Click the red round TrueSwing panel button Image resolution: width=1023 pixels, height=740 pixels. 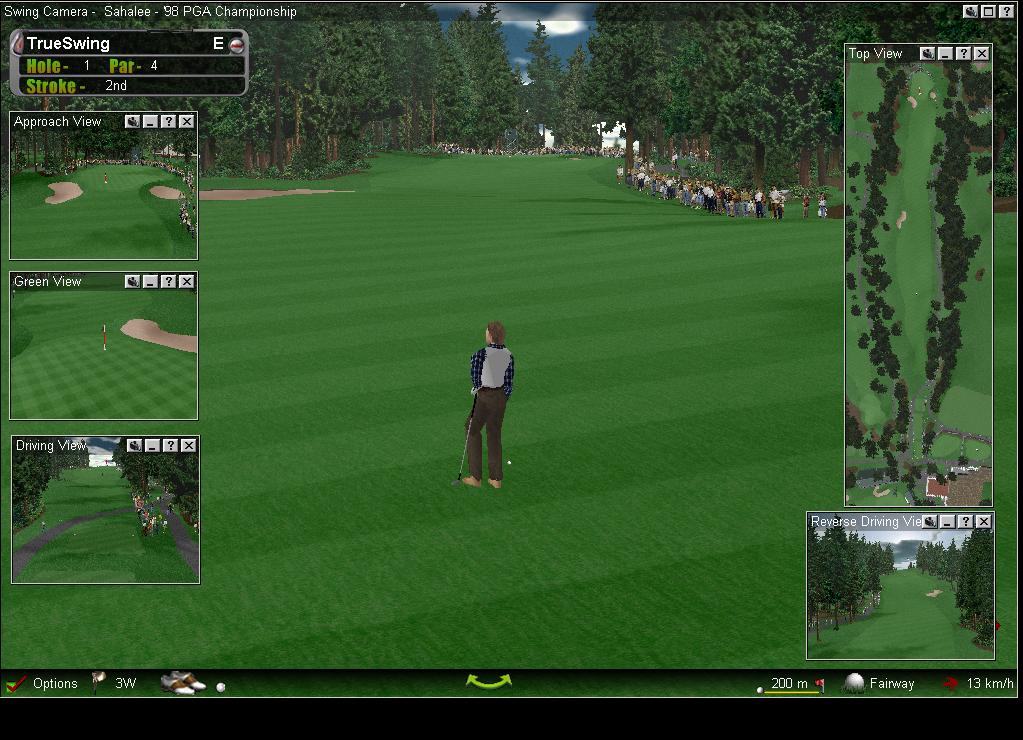[236, 45]
